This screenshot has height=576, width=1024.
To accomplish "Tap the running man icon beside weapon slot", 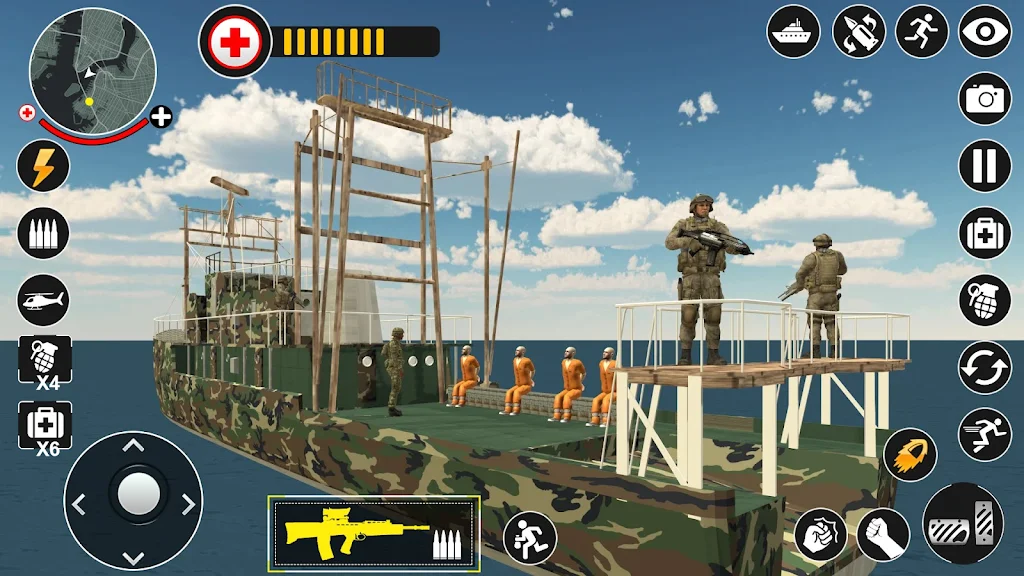I will (x=529, y=537).
